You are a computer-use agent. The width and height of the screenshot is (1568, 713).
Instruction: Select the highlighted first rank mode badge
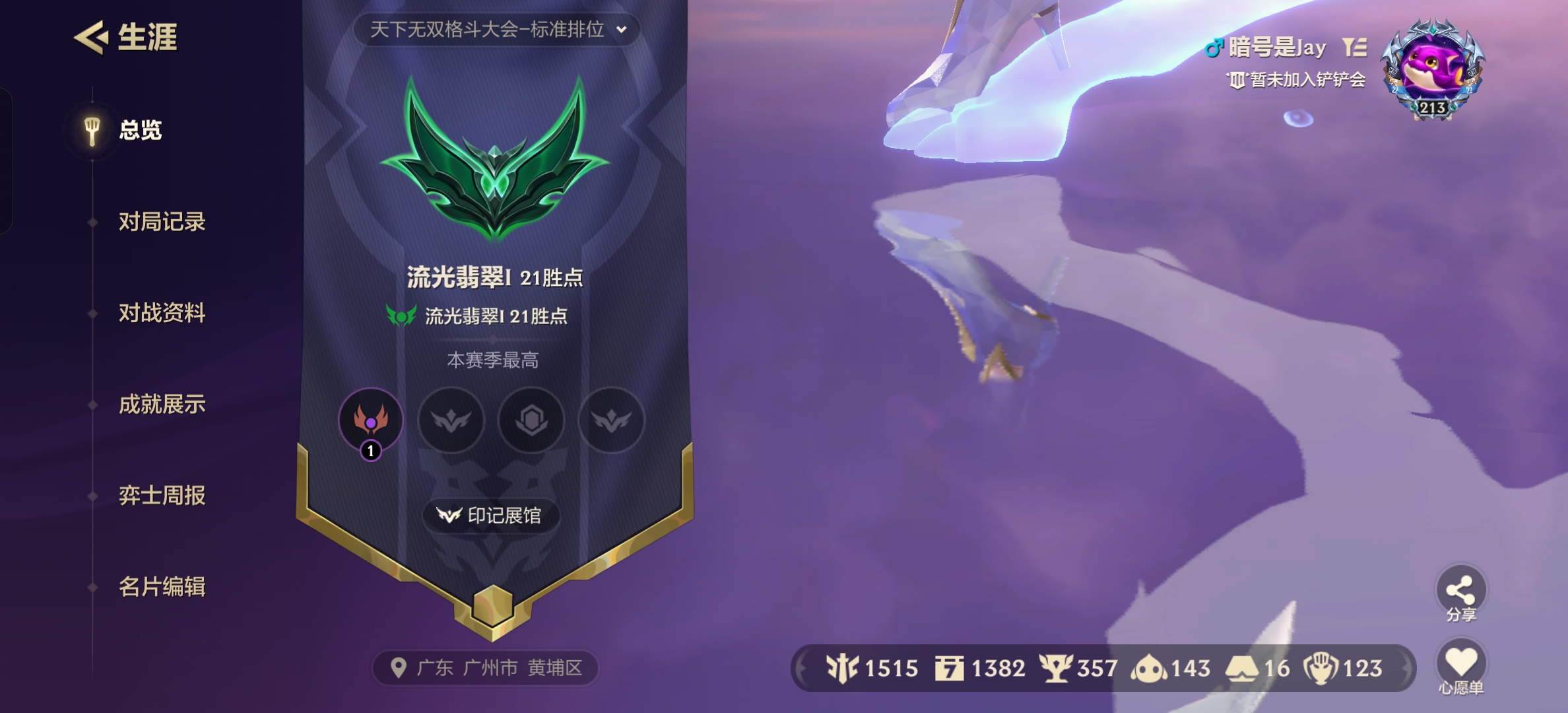coord(371,421)
